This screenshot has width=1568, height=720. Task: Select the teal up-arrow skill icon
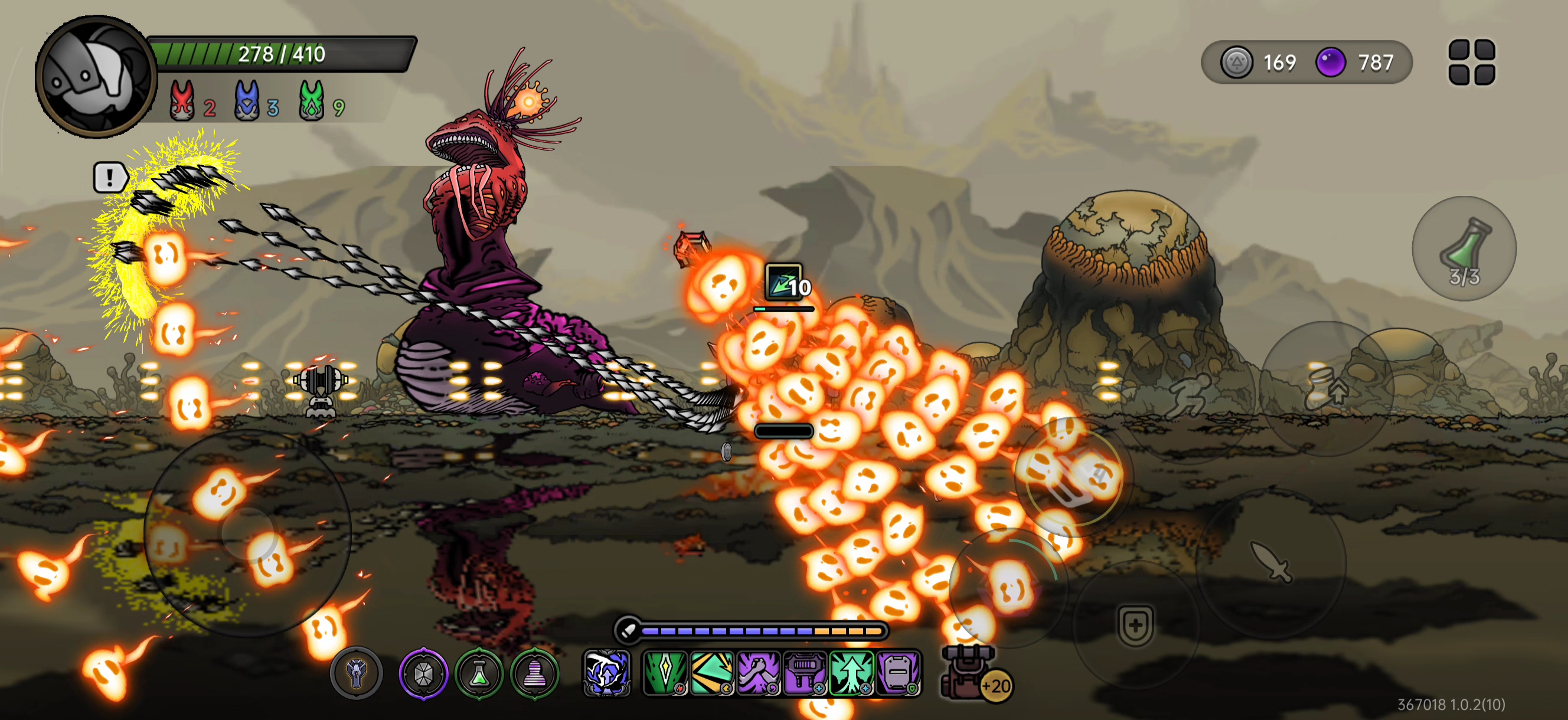(x=851, y=673)
